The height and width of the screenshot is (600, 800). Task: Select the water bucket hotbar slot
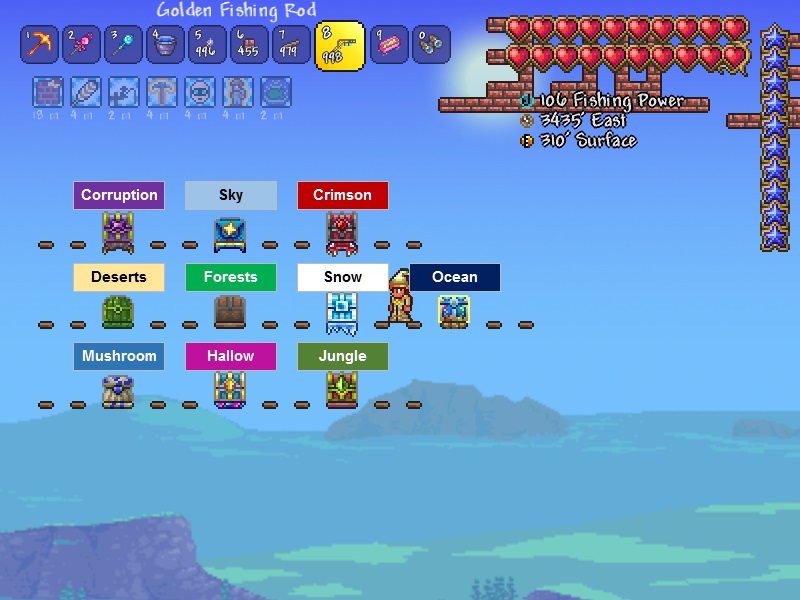click(x=165, y=45)
